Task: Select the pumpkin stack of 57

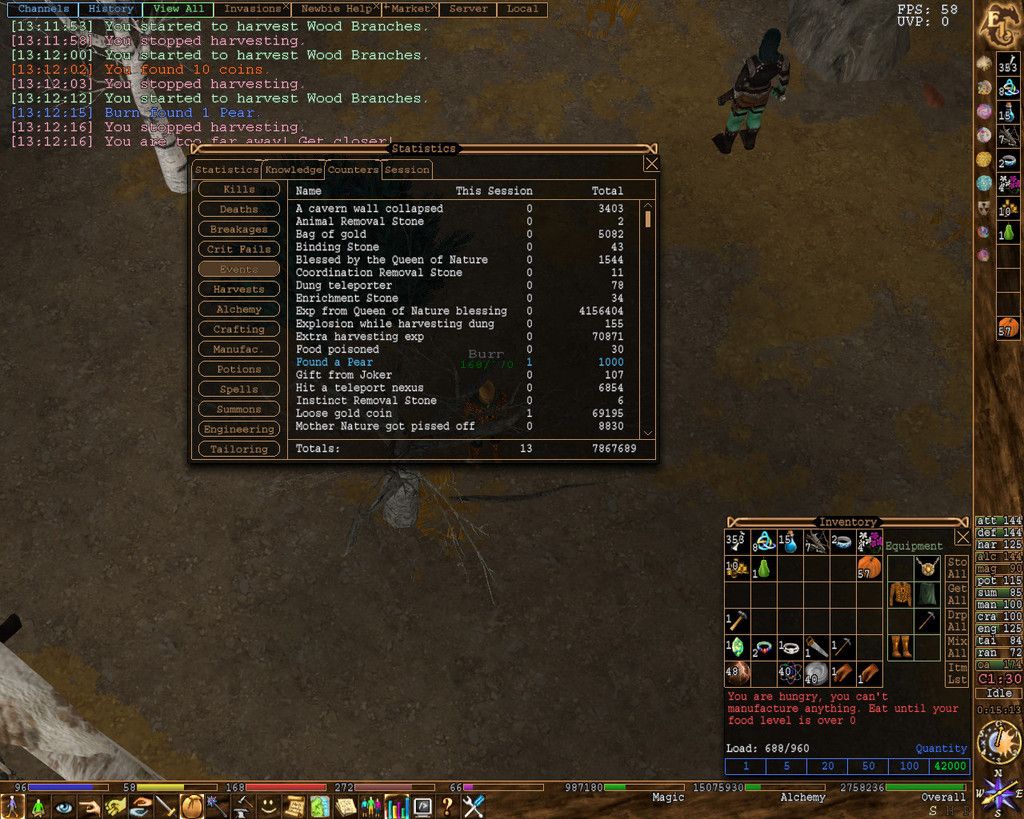Action: [868, 568]
